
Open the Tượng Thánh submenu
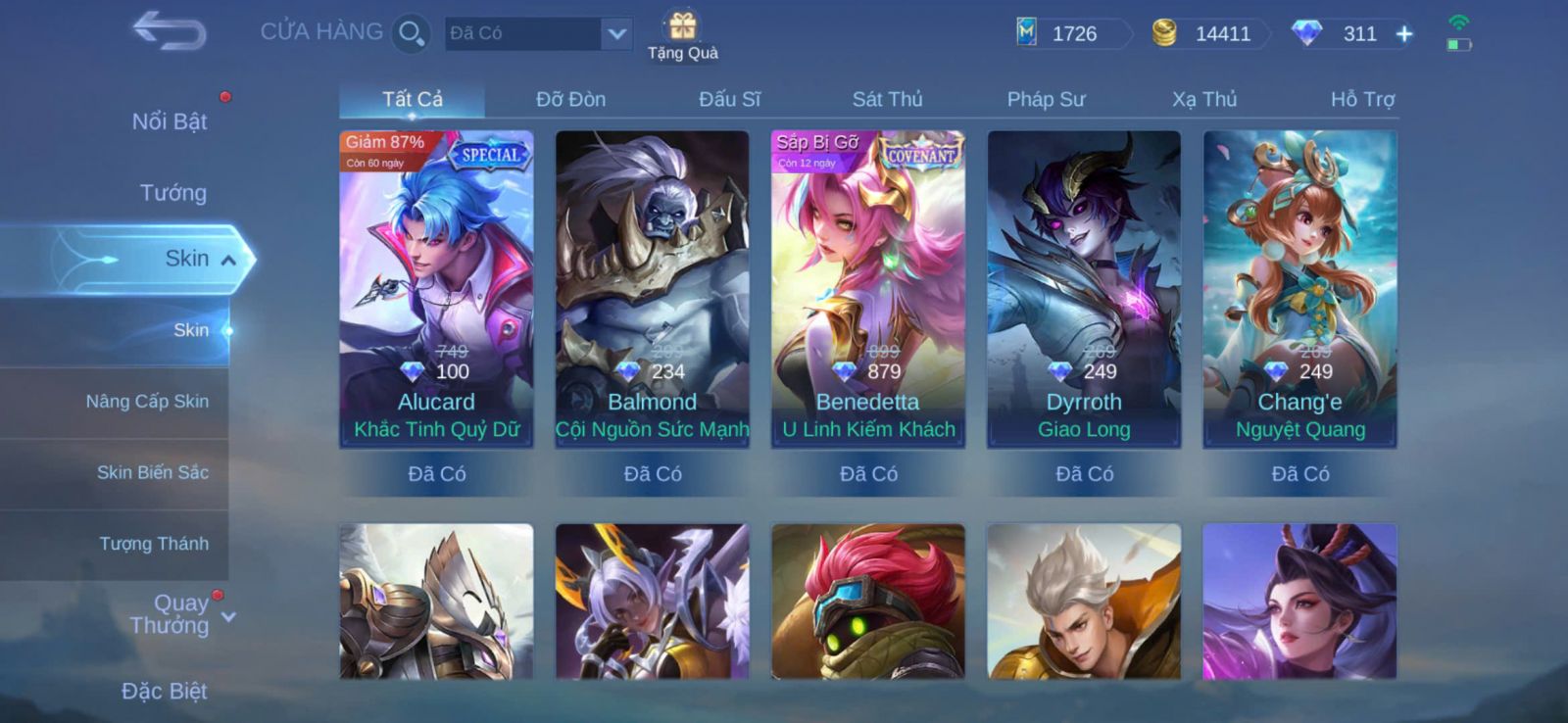pyautogui.click(x=154, y=544)
